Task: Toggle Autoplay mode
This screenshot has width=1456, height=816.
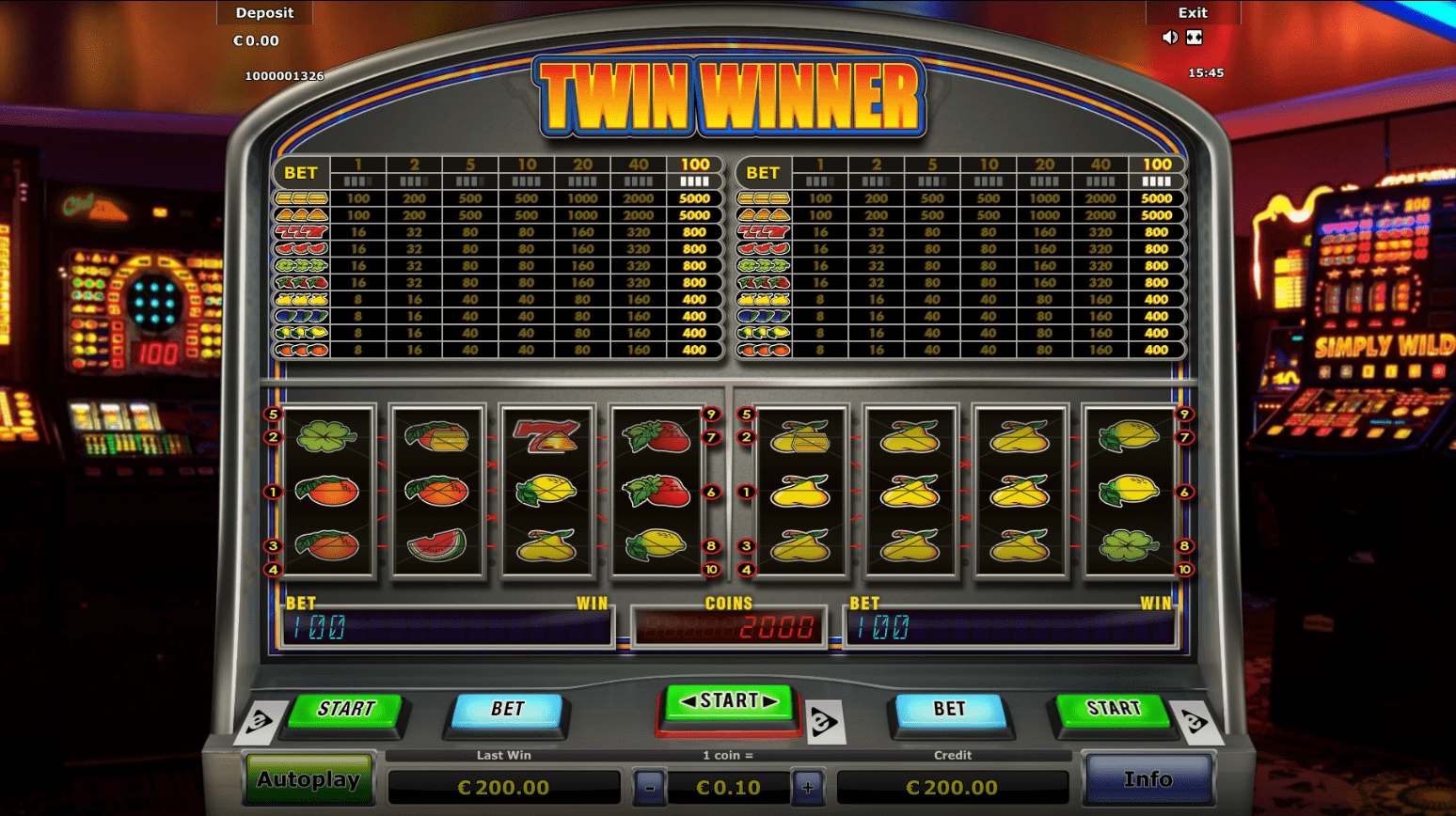Action: tap(310, 779)
